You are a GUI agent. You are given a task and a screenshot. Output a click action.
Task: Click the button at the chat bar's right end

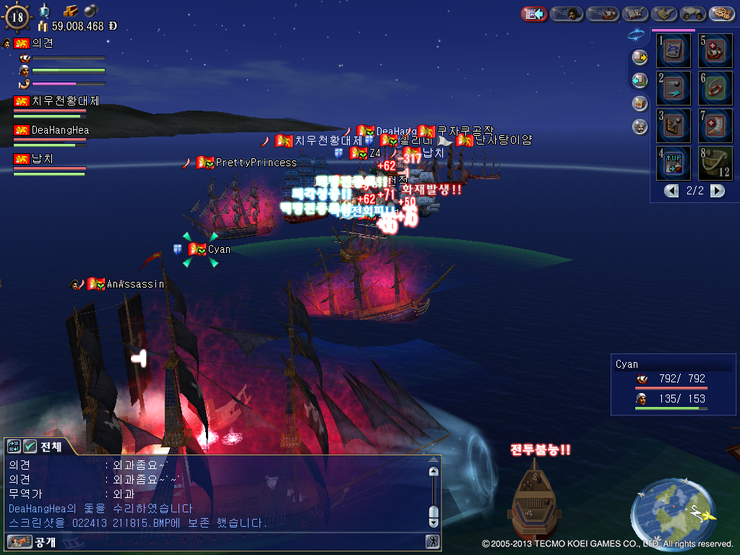coord(432,542)
